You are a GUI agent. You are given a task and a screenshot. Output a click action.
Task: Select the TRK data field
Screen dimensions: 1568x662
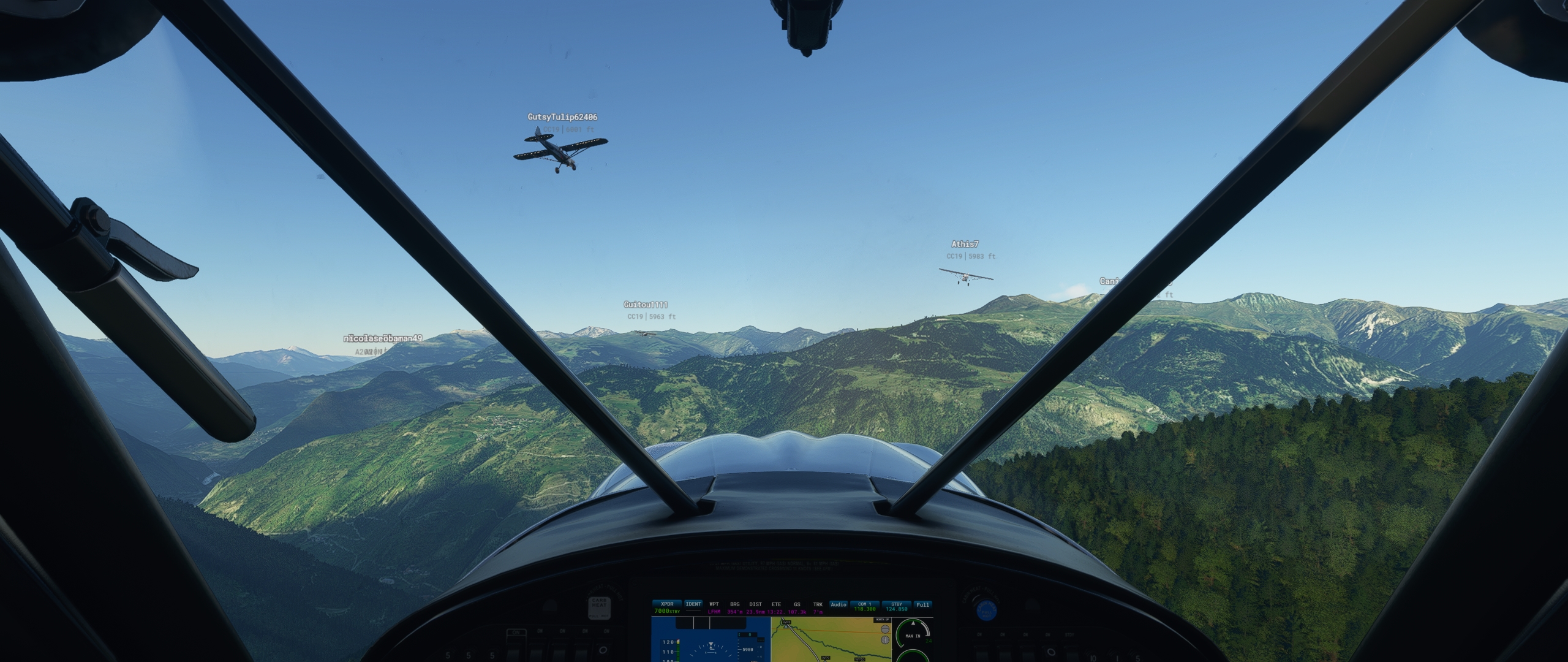pyautogui.click(x=818, y=608)
